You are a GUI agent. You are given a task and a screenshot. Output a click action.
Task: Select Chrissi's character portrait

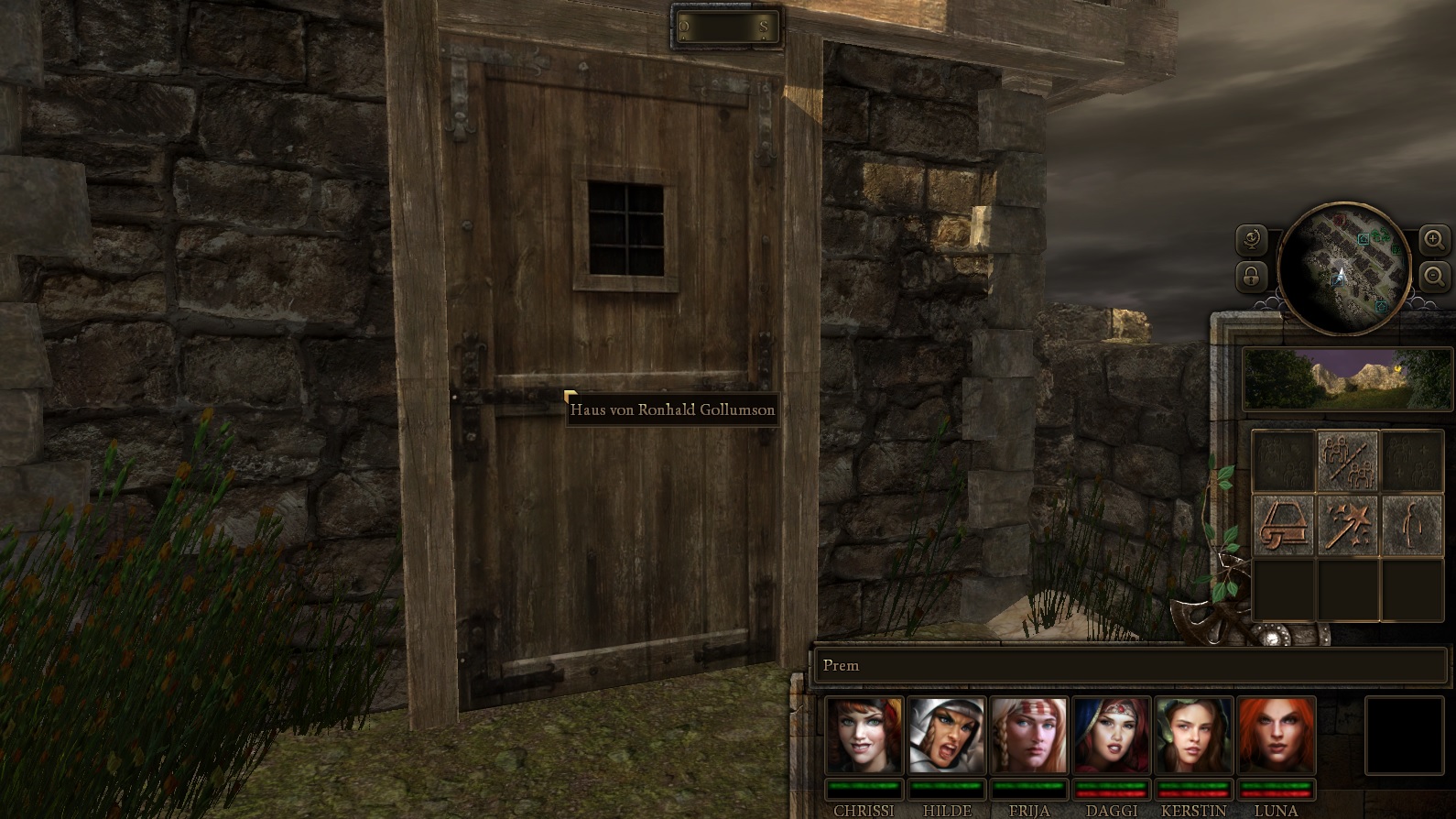pos(864,736)
